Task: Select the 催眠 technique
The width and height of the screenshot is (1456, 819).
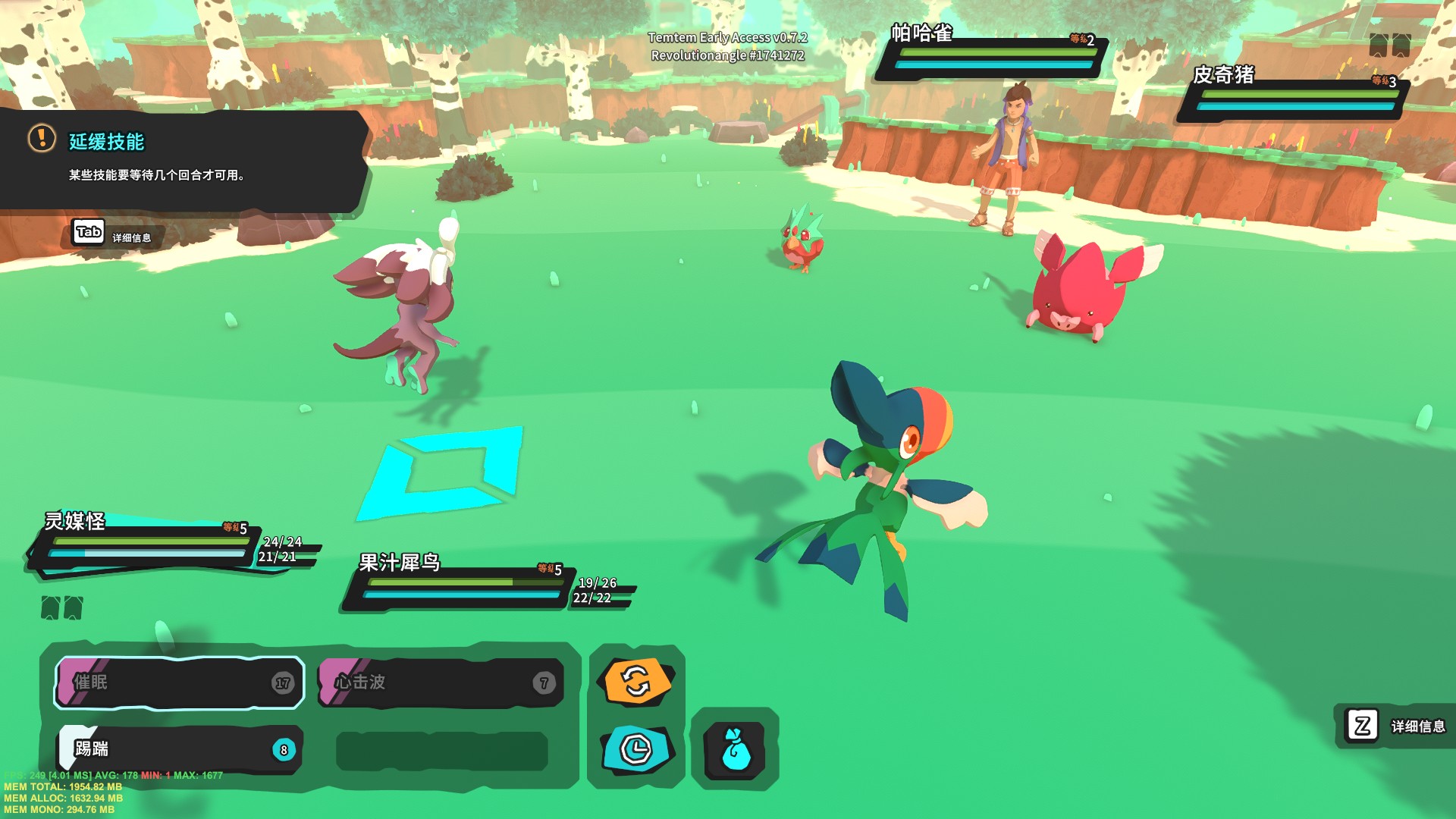Action: click(180, 682)
